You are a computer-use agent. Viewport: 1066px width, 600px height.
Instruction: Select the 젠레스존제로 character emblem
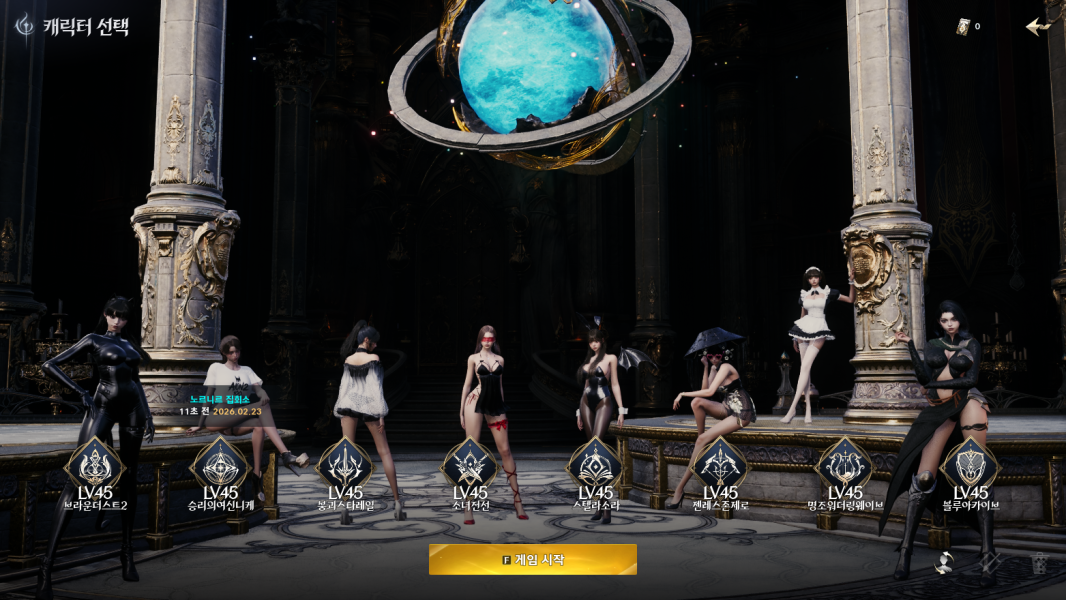pyautogui.click(x=720, y=464)
